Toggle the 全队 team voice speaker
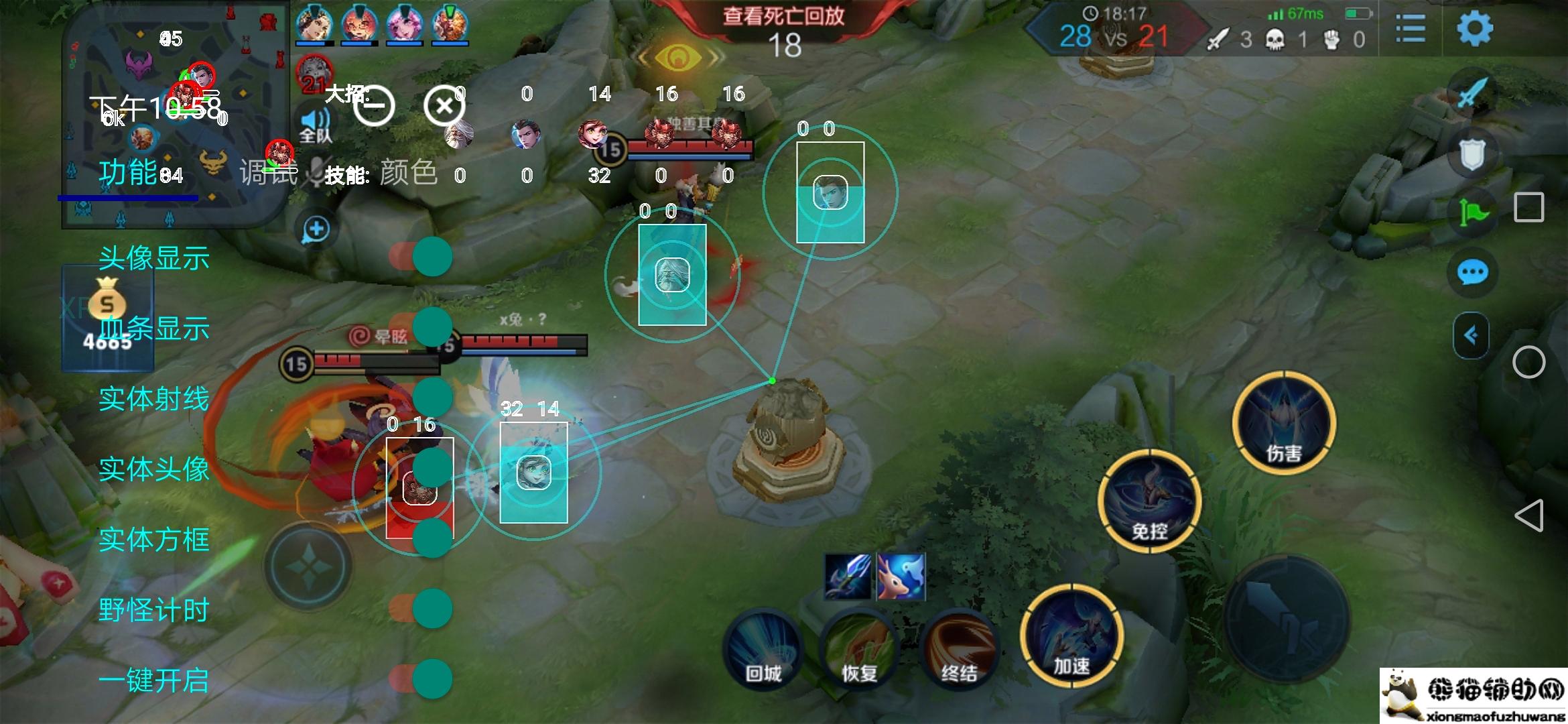Viewport: 1568px width, 724px height. pos(315,125)
